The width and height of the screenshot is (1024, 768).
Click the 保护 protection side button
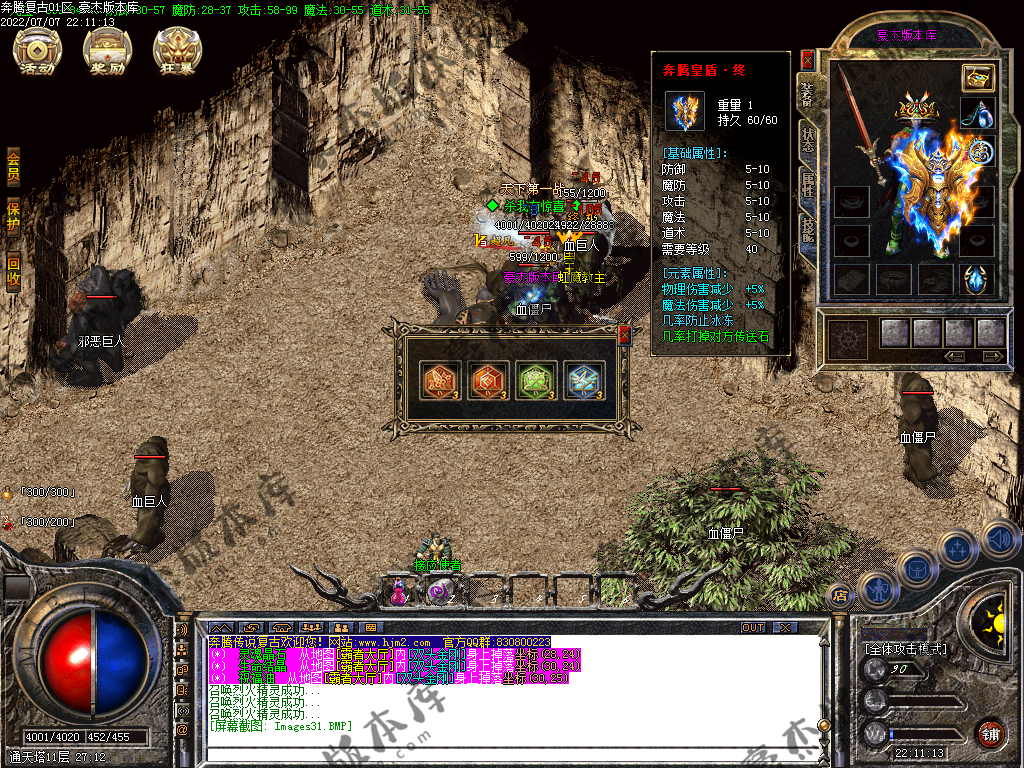coord(13,217)
